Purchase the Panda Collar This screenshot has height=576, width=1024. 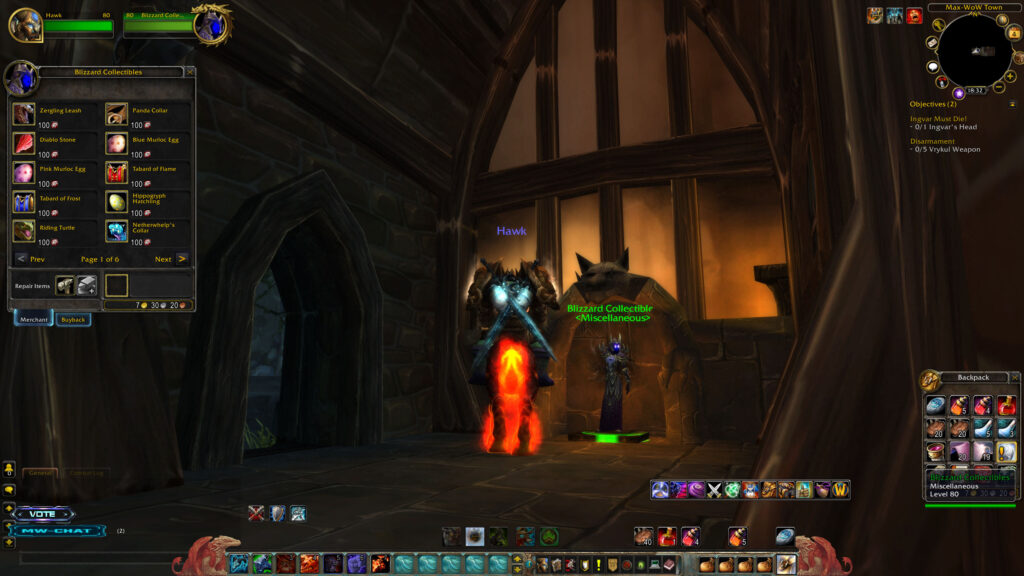point(117,114)
